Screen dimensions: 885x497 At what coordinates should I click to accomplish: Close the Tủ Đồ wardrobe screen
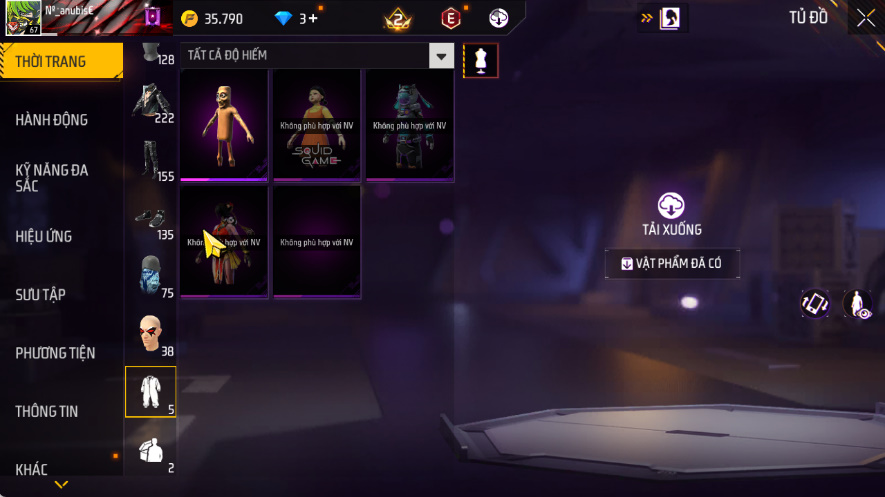[x=865, y=17]
